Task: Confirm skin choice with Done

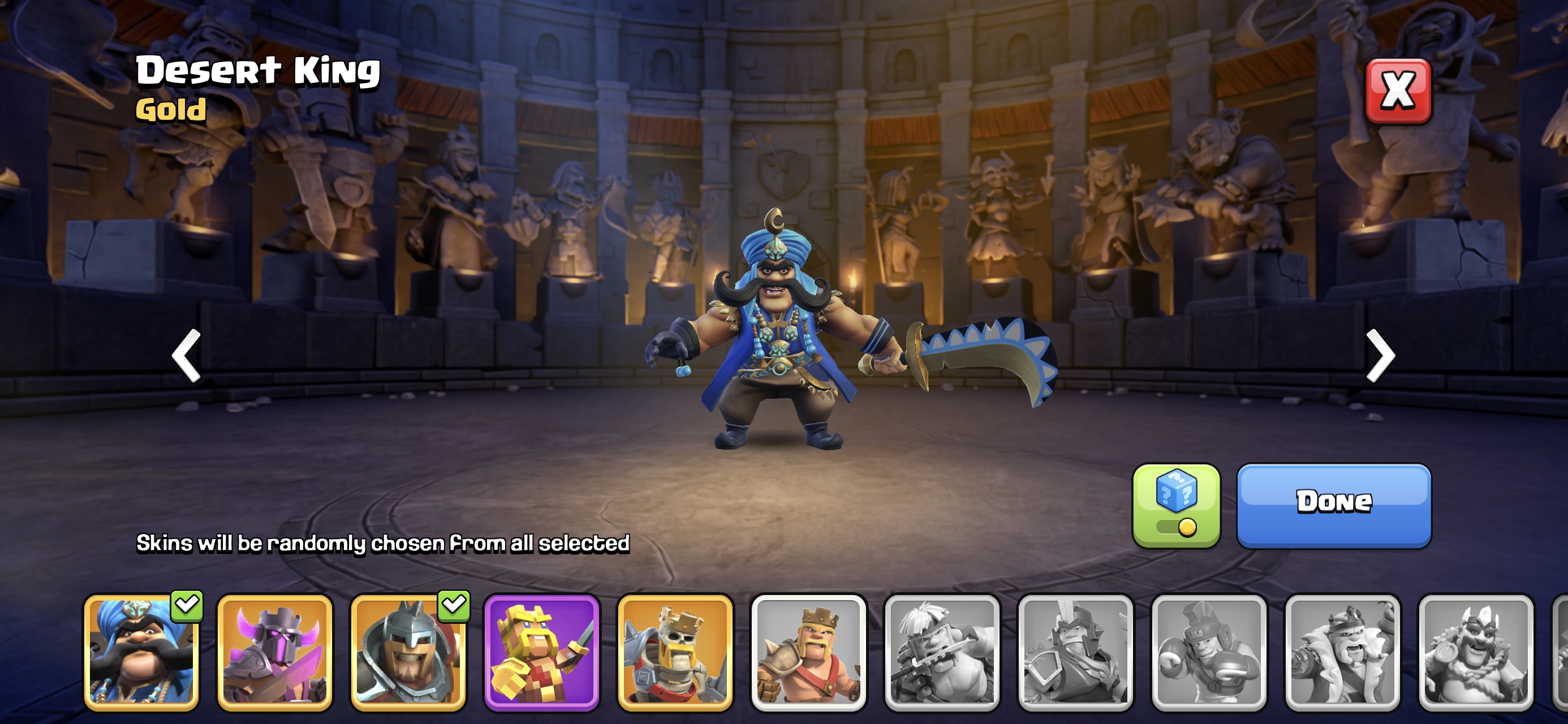Action: 1334,506
